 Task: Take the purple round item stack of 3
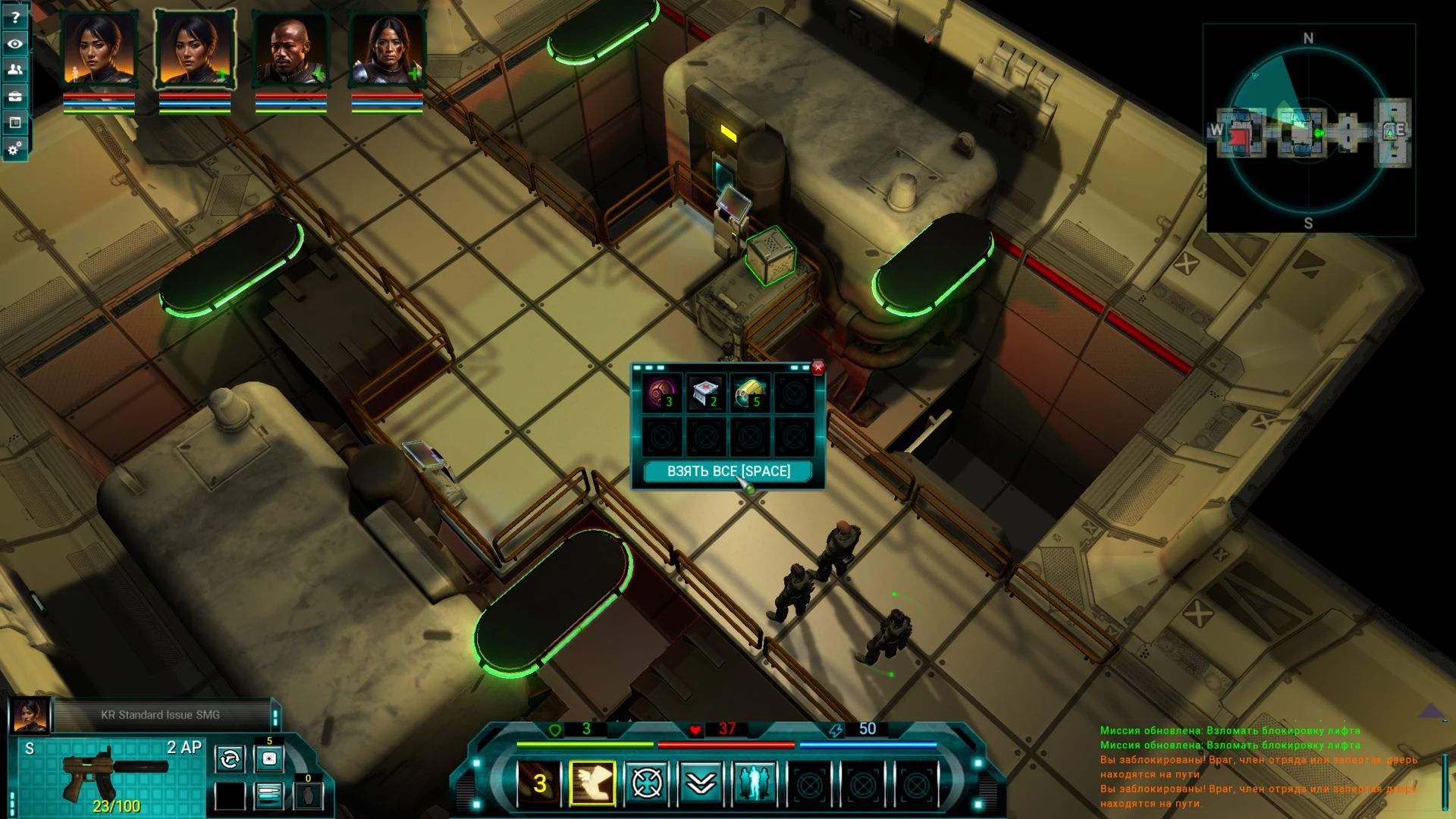tap(662, 394)
